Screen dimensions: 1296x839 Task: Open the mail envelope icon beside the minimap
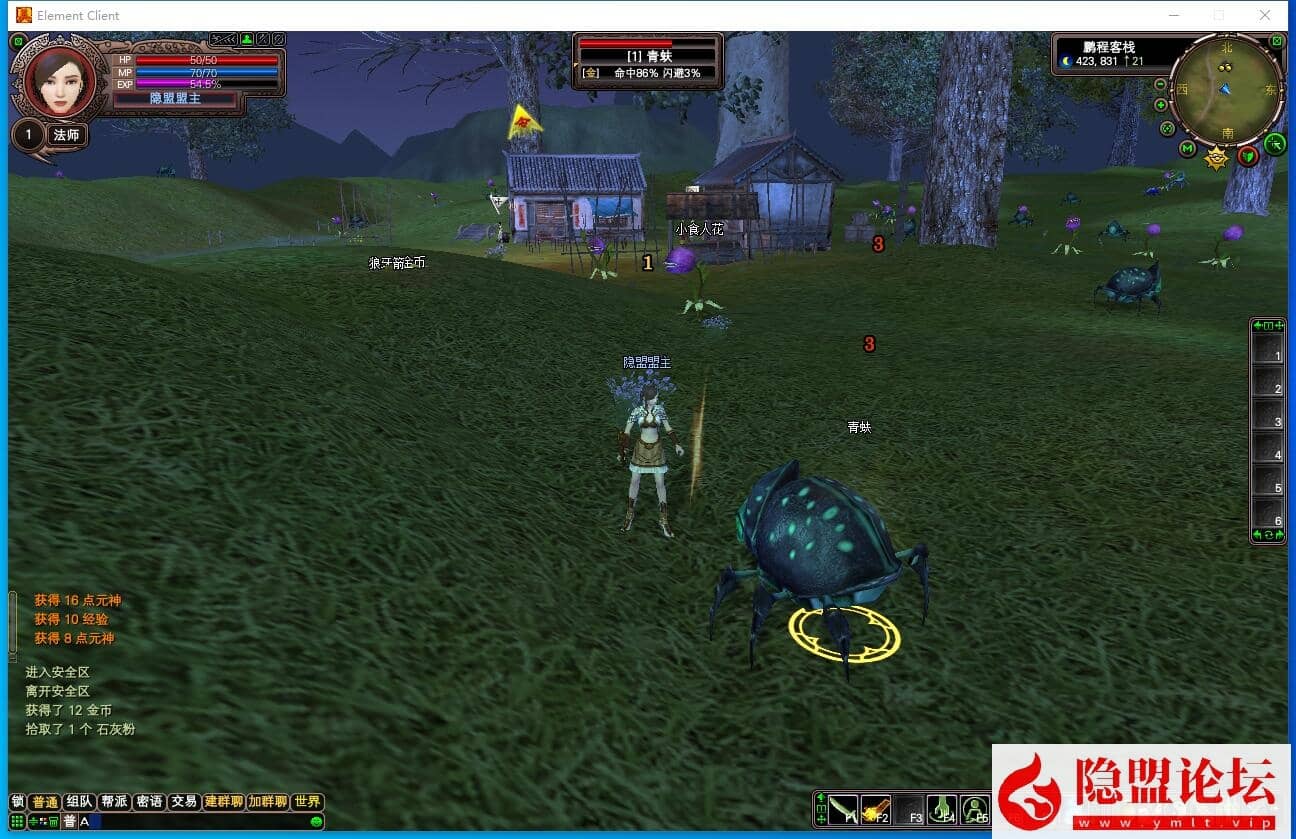coord(1277,41)
